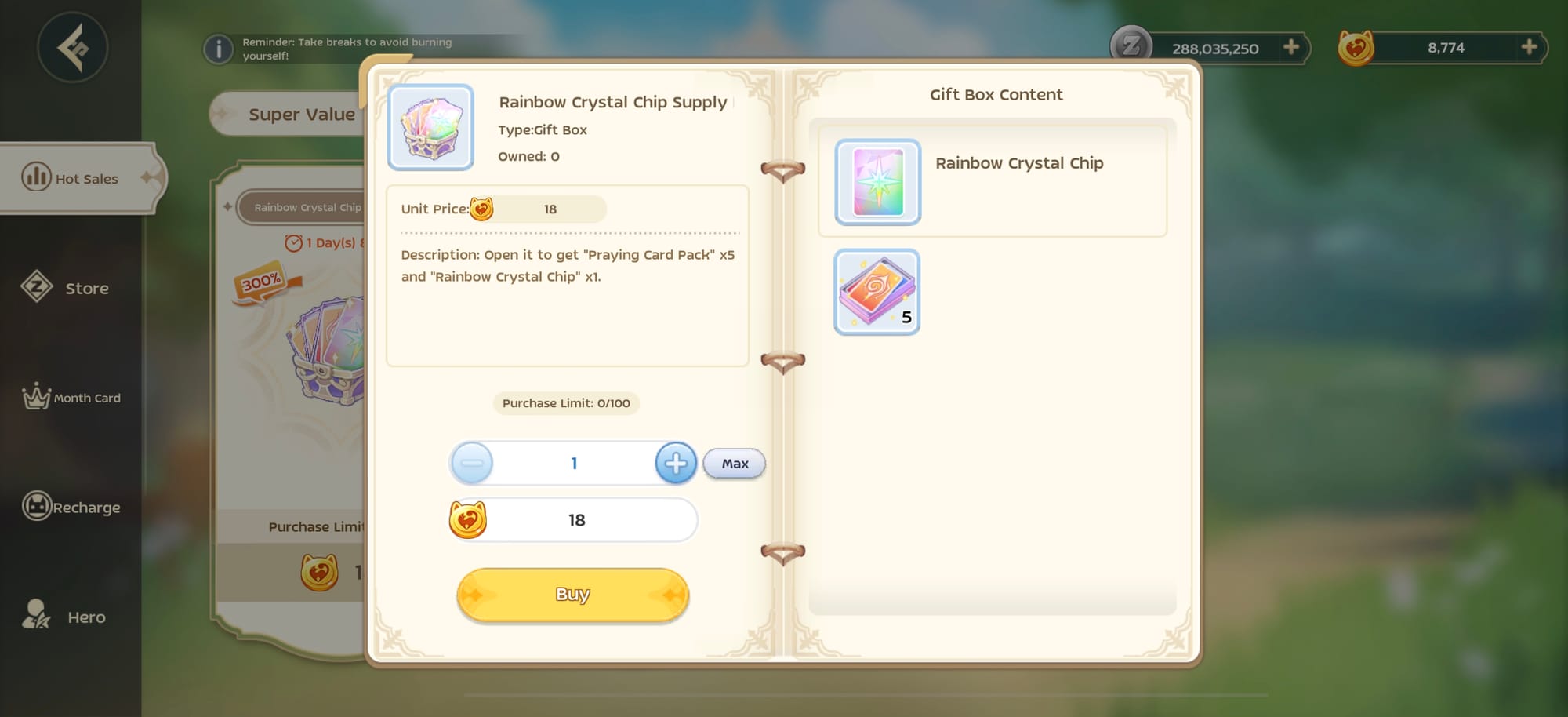This screenshot has width=1568, height=717.
Task: Add more Zeny currency
Action: [x=1290, y=48]
